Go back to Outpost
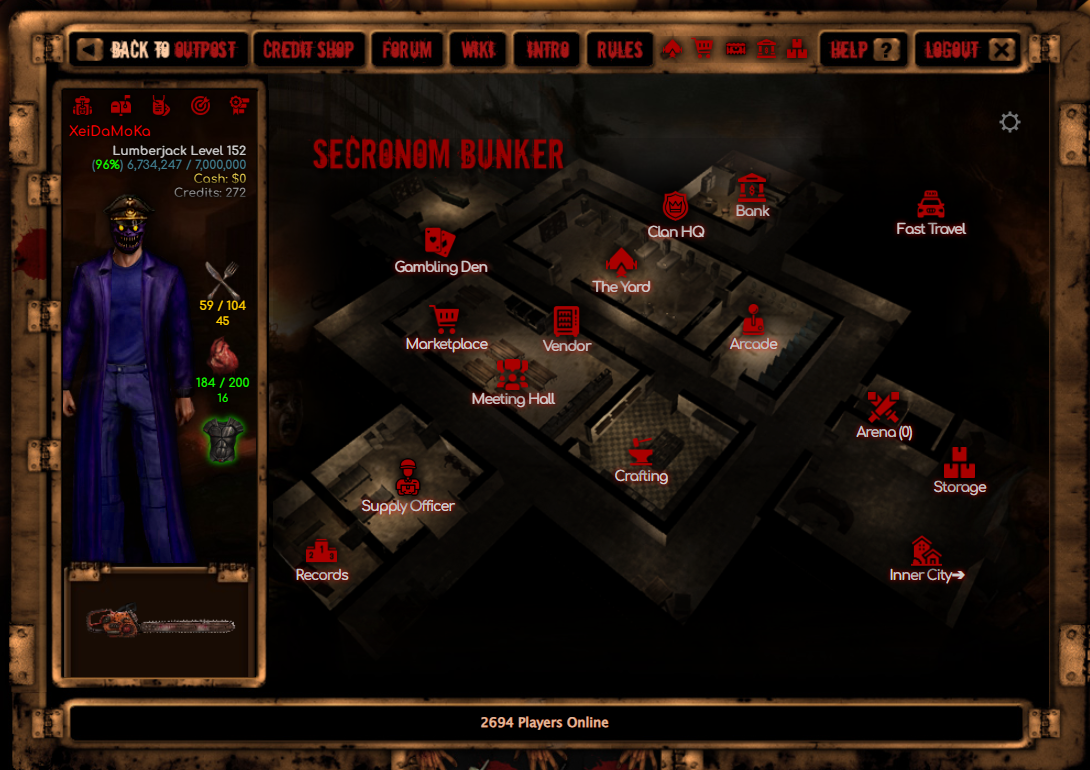The width and height of the screenshot is (1090, 770). 158,49
